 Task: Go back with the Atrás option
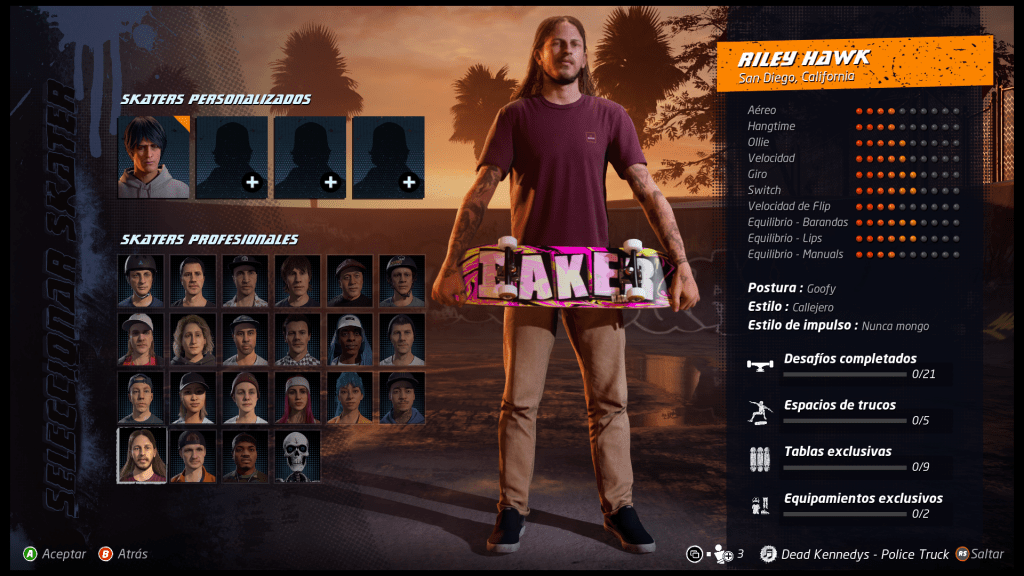click(x=123, y=554)
